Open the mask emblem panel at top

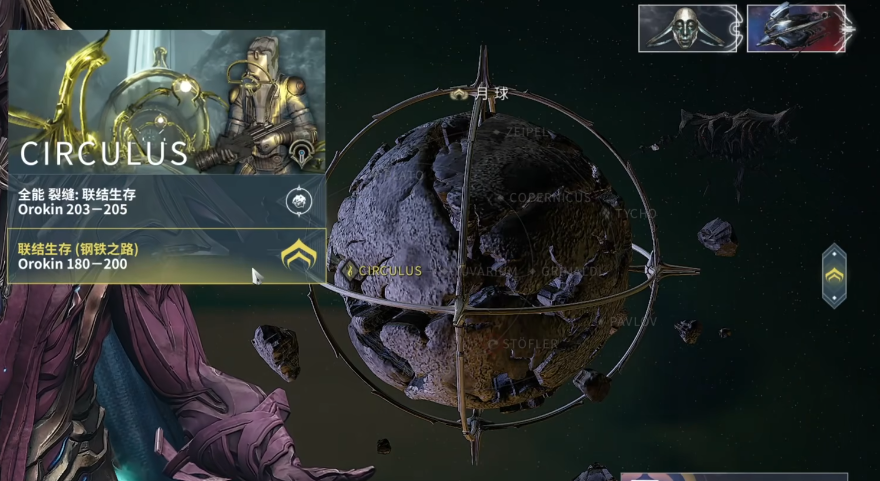(688, 28)
